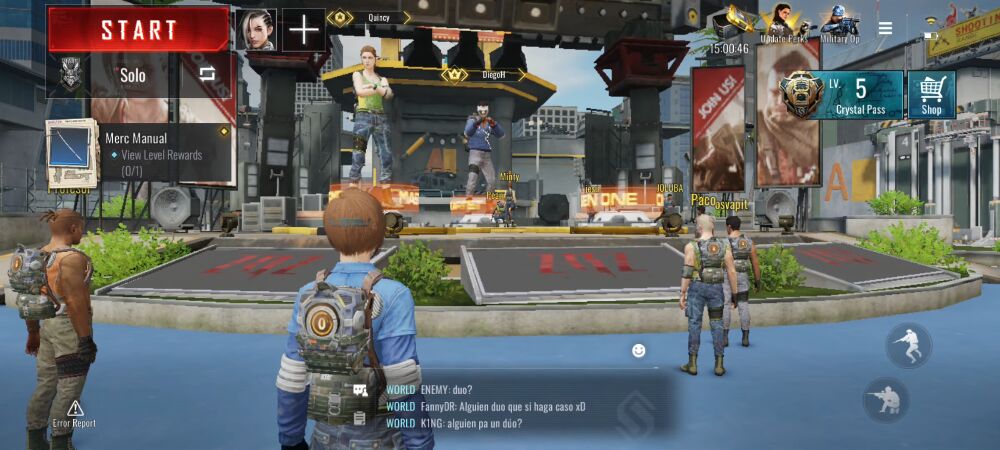Open the Crystal Pass level 5 panel
Viewport: 1000px width, 450px height.
click(x=841, y=95)
